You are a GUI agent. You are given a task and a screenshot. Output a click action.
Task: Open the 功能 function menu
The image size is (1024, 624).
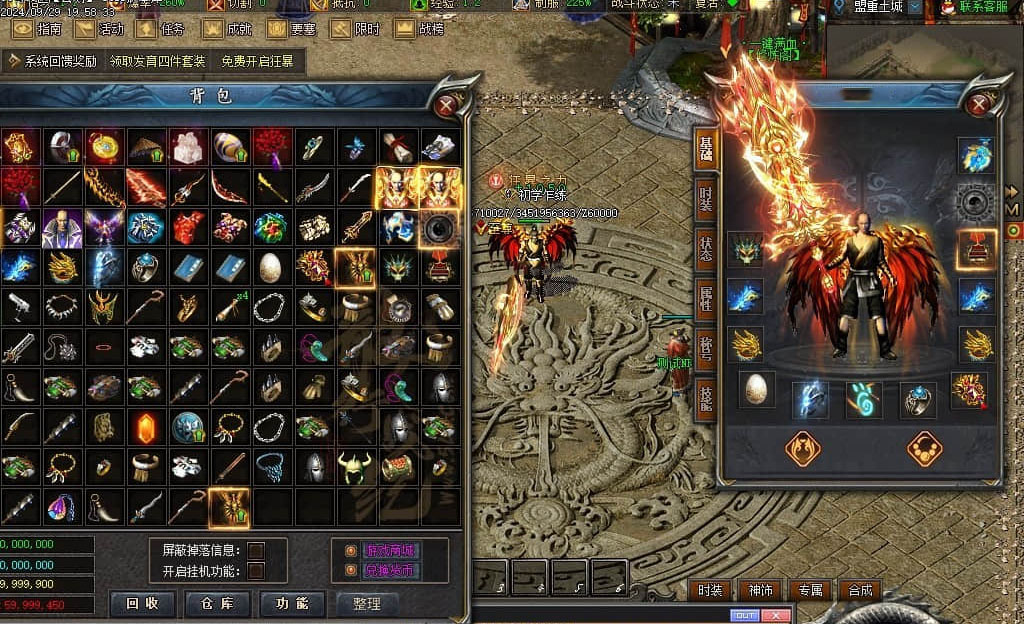[x=292, y=603]
